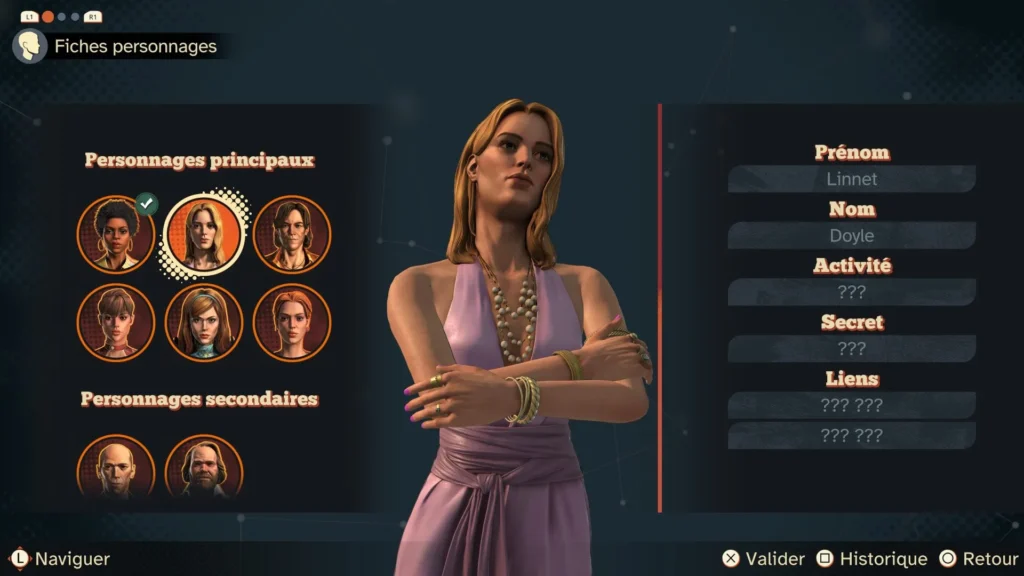Viewport: 1024px width, 576px height.
Task: Click the Fiches personnages head icon
Action: [30, 46]
